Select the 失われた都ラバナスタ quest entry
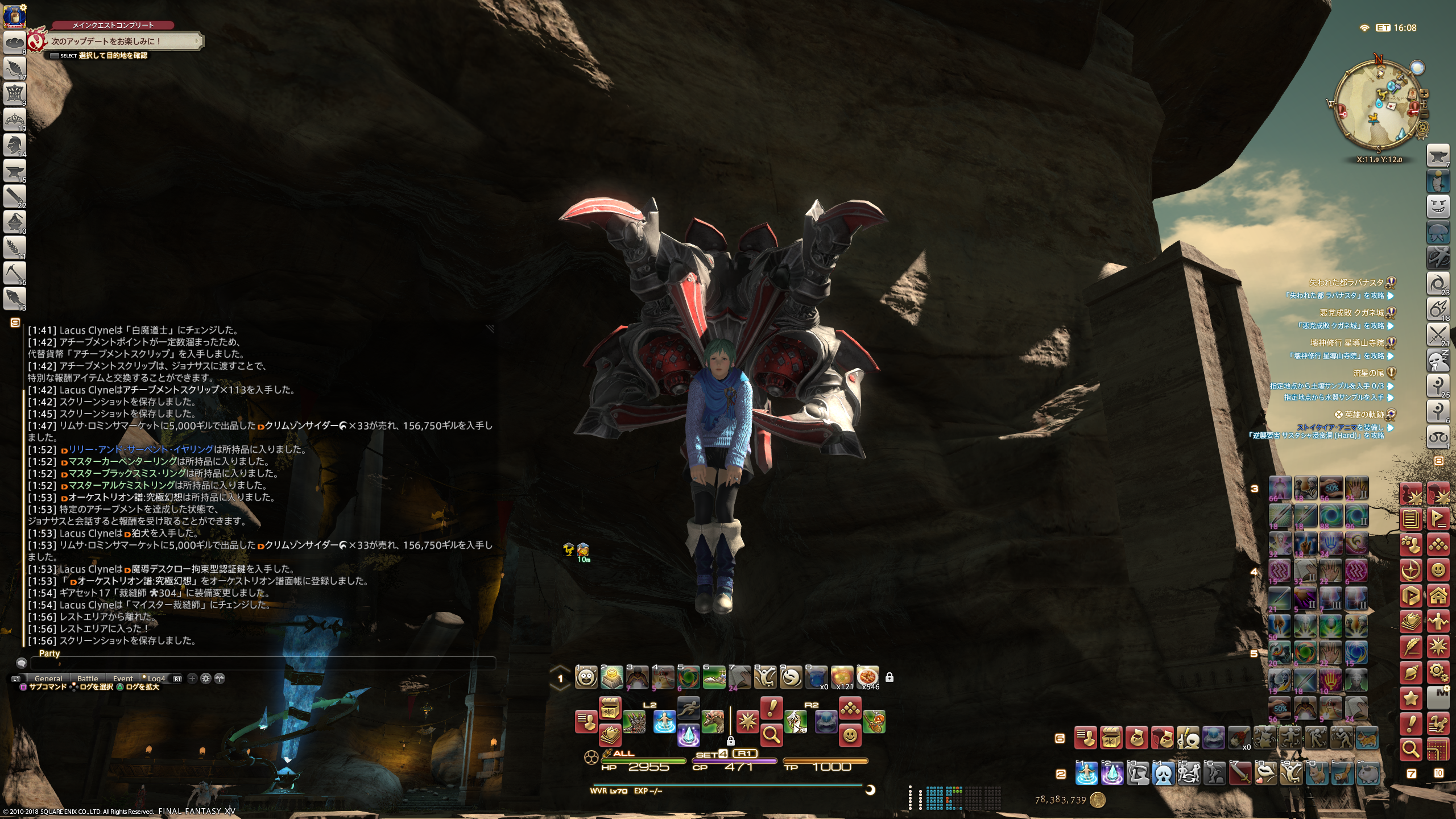The image size is (1456, 819). [1346, 283]
